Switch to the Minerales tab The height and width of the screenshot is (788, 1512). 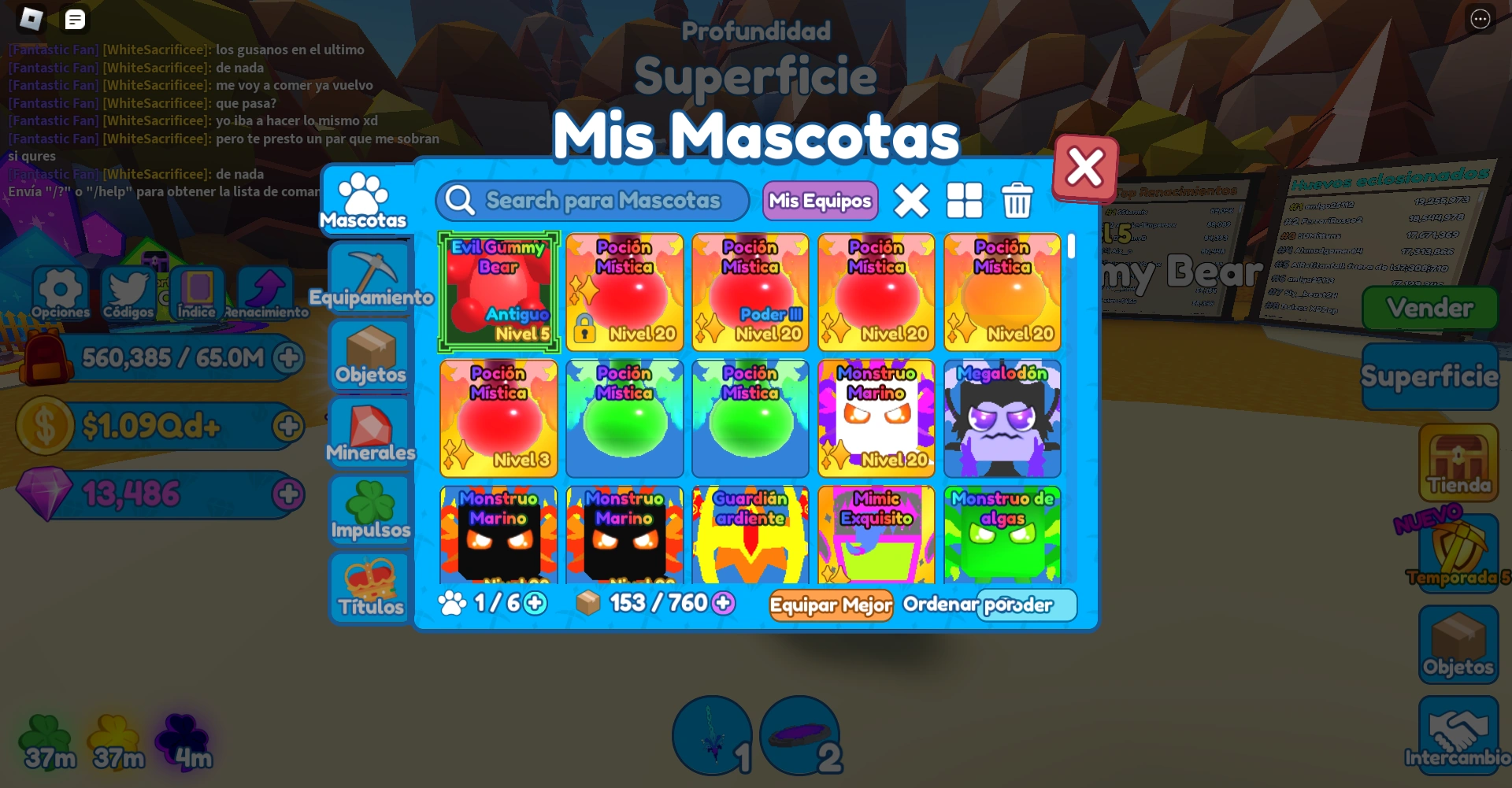(369, 433)
